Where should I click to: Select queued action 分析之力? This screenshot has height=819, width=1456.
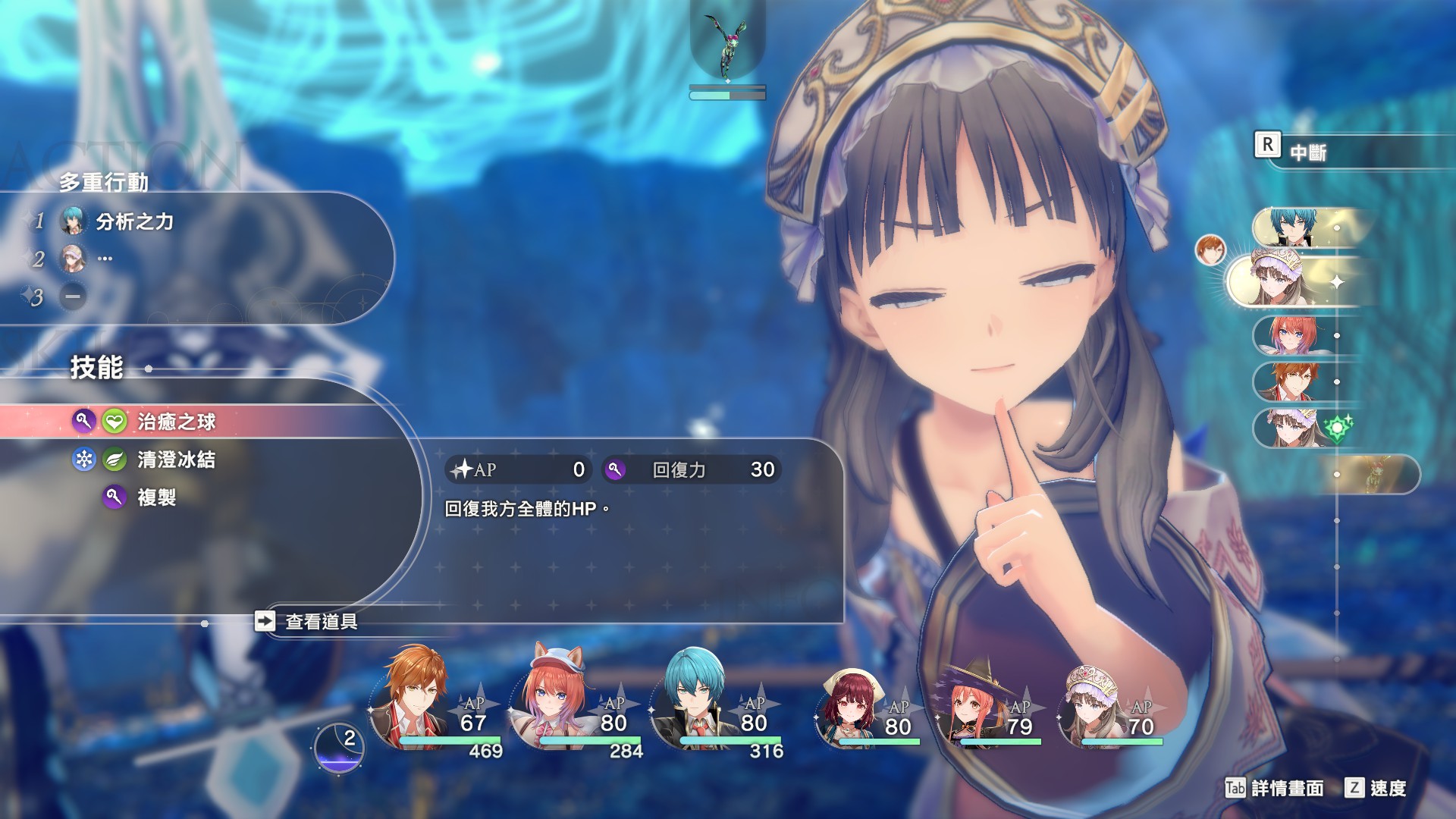click(x=134, y=221)
